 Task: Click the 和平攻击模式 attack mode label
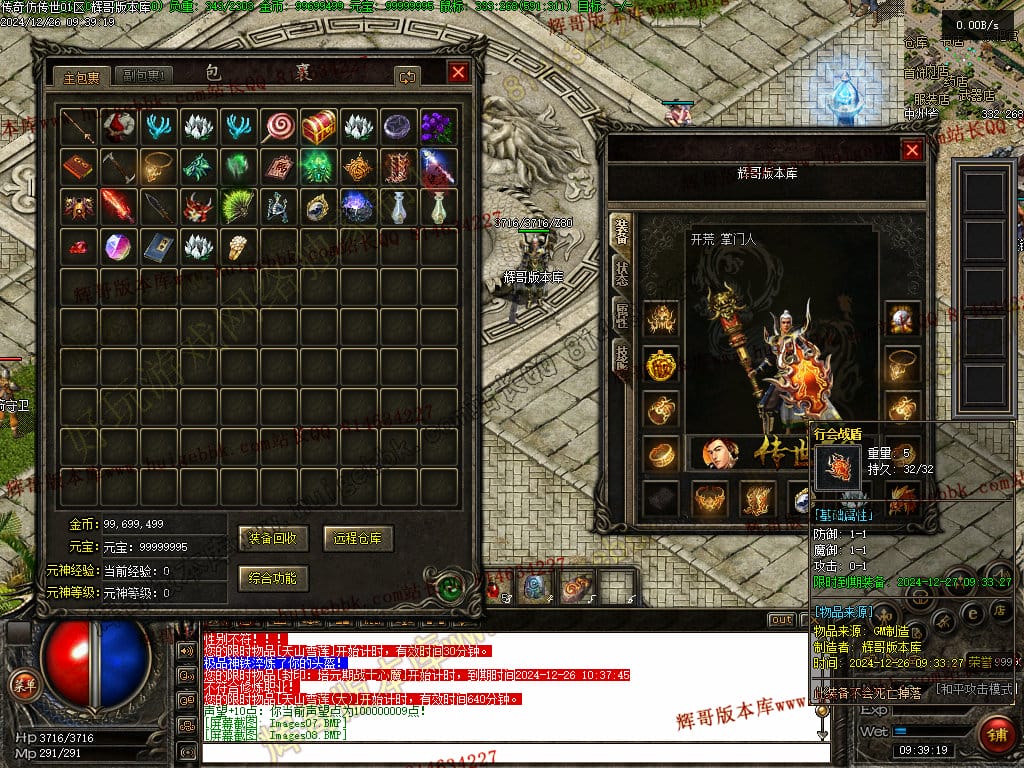975,689
